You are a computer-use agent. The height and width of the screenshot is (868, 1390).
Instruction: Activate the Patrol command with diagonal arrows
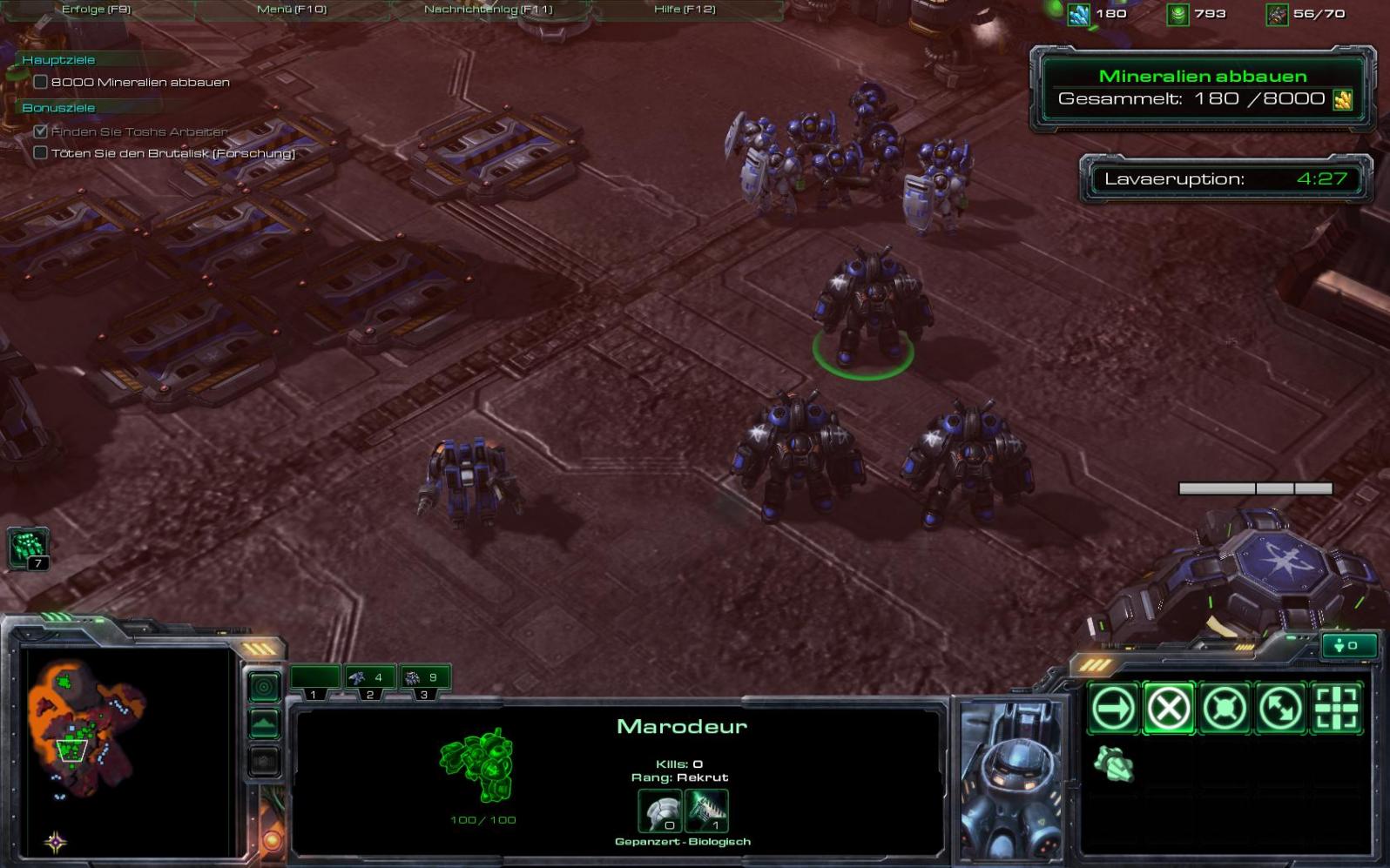1280,708
